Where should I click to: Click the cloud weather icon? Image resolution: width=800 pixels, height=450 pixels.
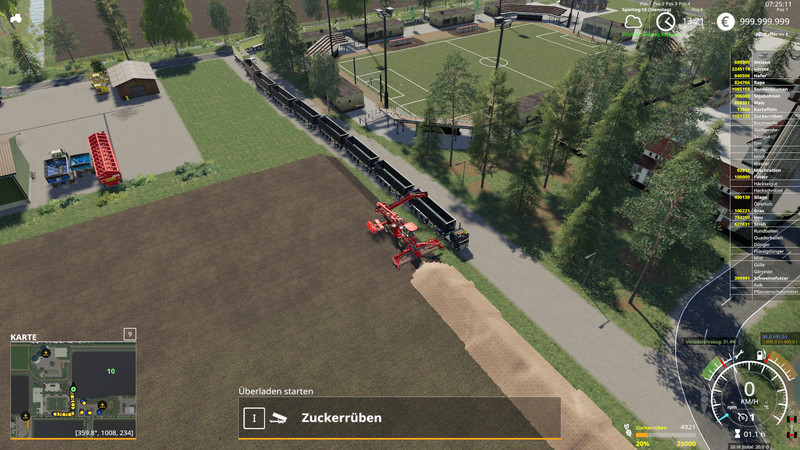[x=633, y=22]
